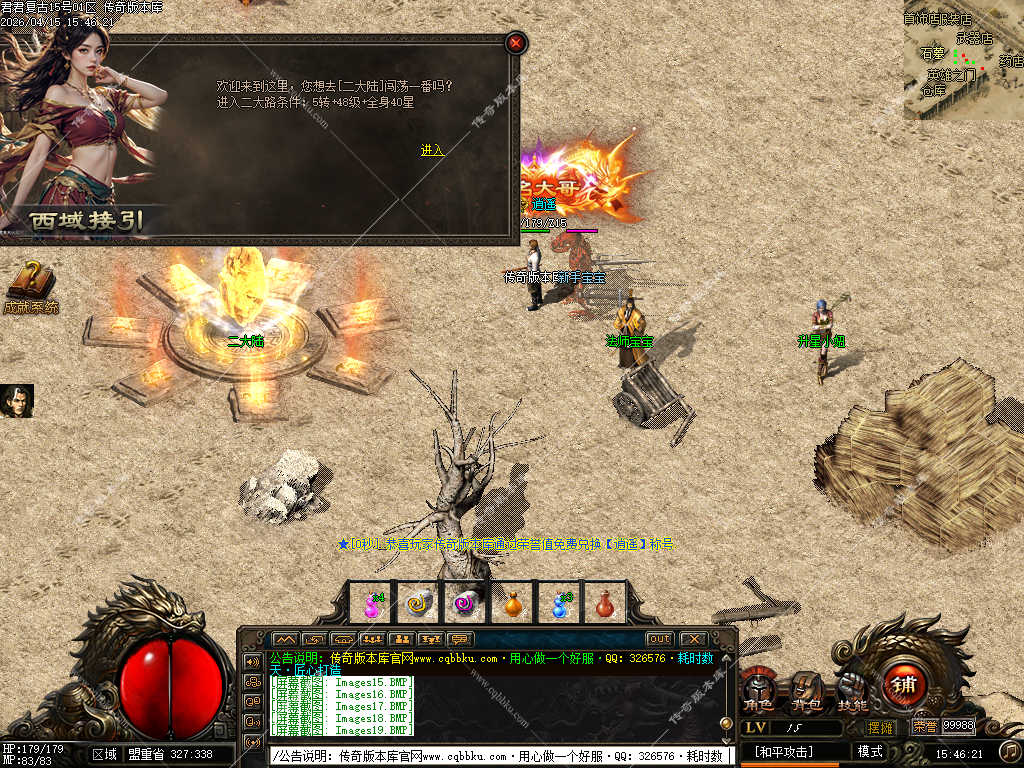1024x768 pixels.
Task: Use the pink potion in the hotbar
Action: 372,604
